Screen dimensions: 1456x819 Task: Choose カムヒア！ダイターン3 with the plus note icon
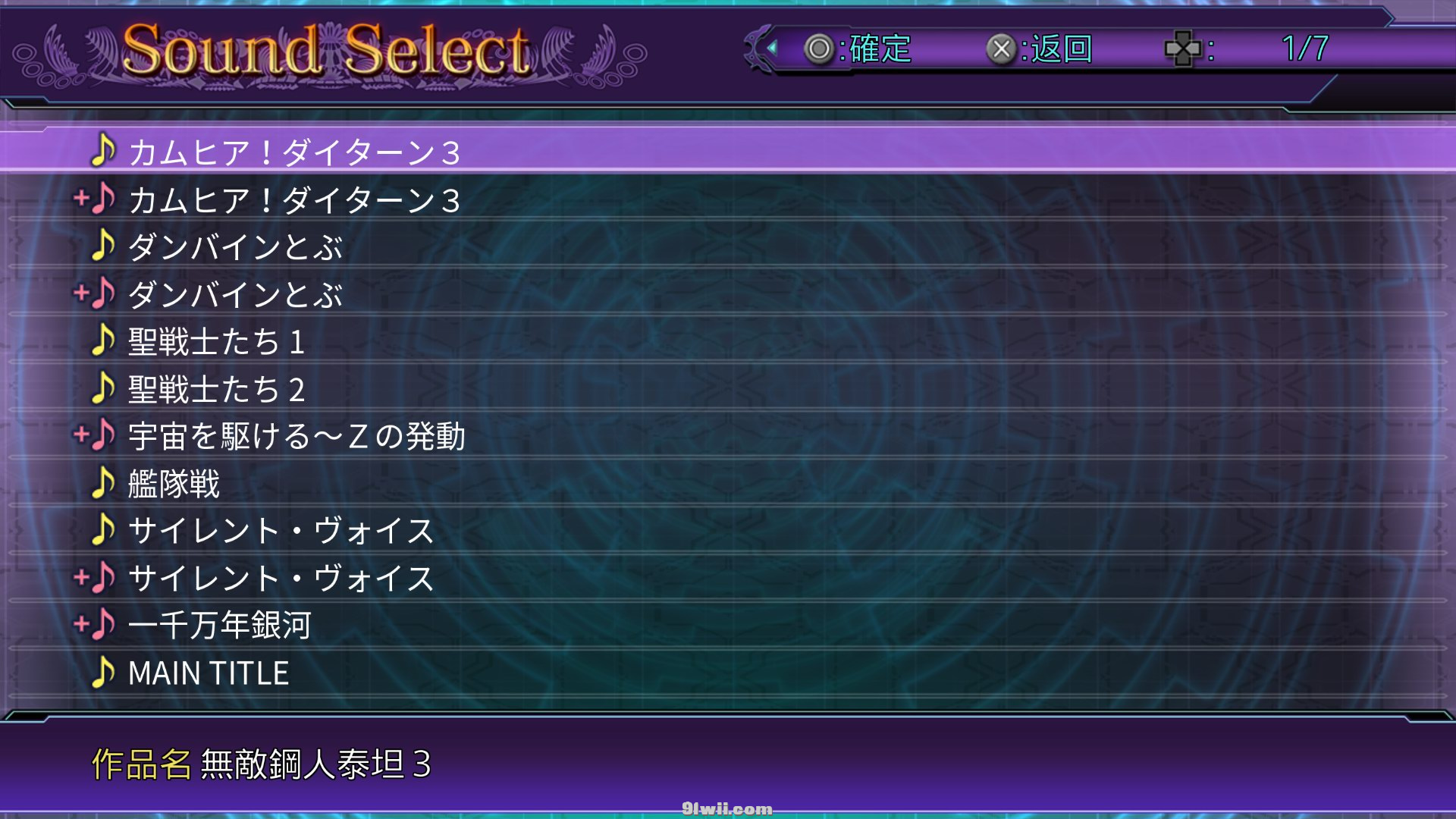[294, 200]
